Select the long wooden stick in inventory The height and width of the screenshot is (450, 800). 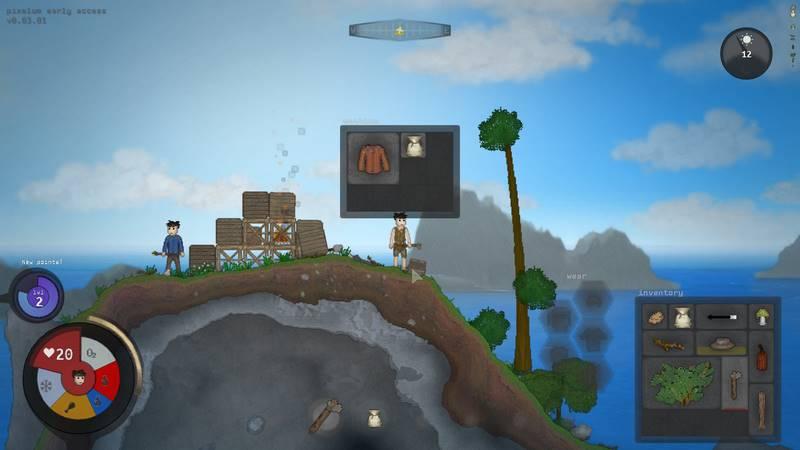tap(762, 408)
